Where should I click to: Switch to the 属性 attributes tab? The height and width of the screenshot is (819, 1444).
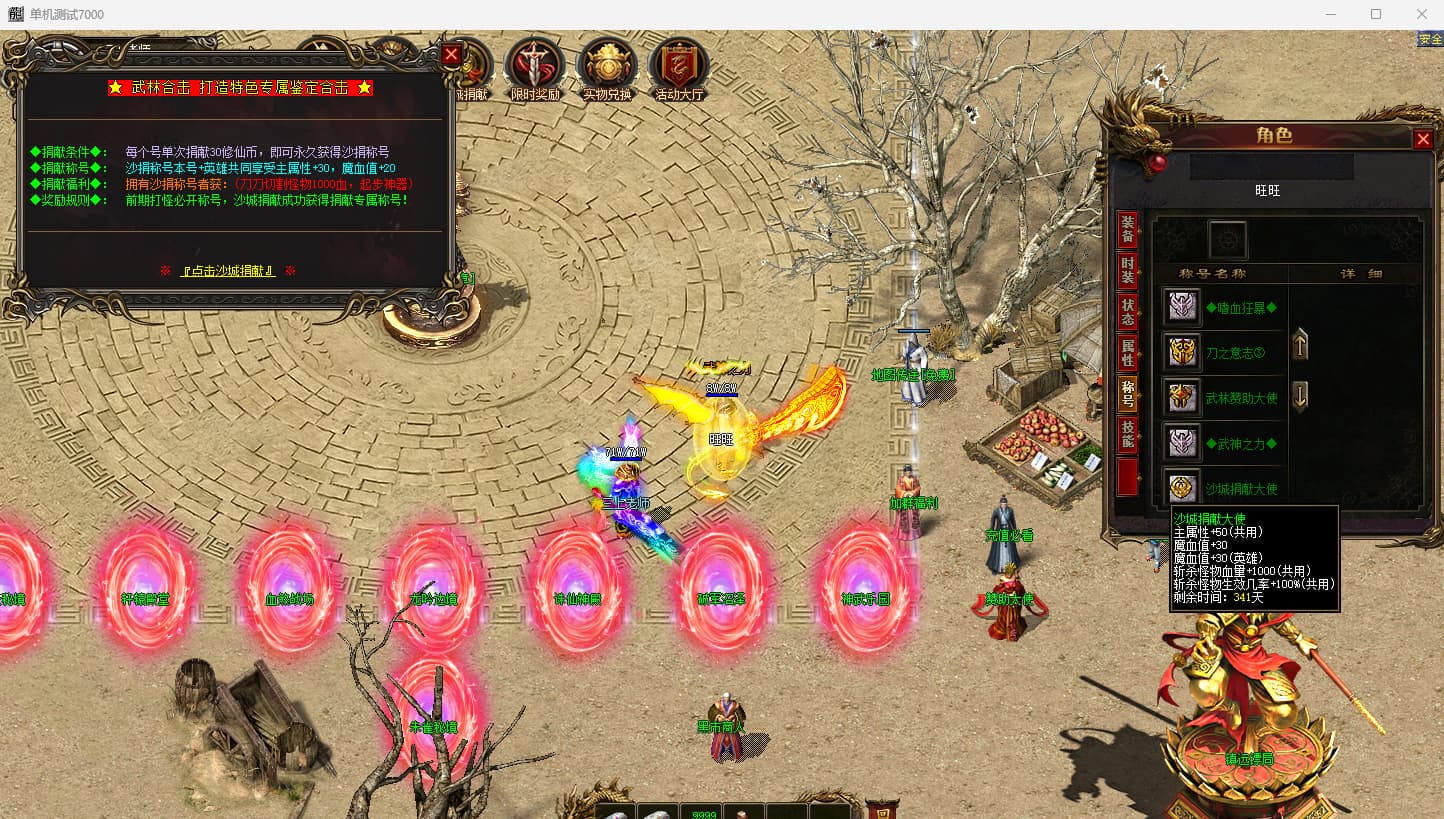click(1127, 353)
